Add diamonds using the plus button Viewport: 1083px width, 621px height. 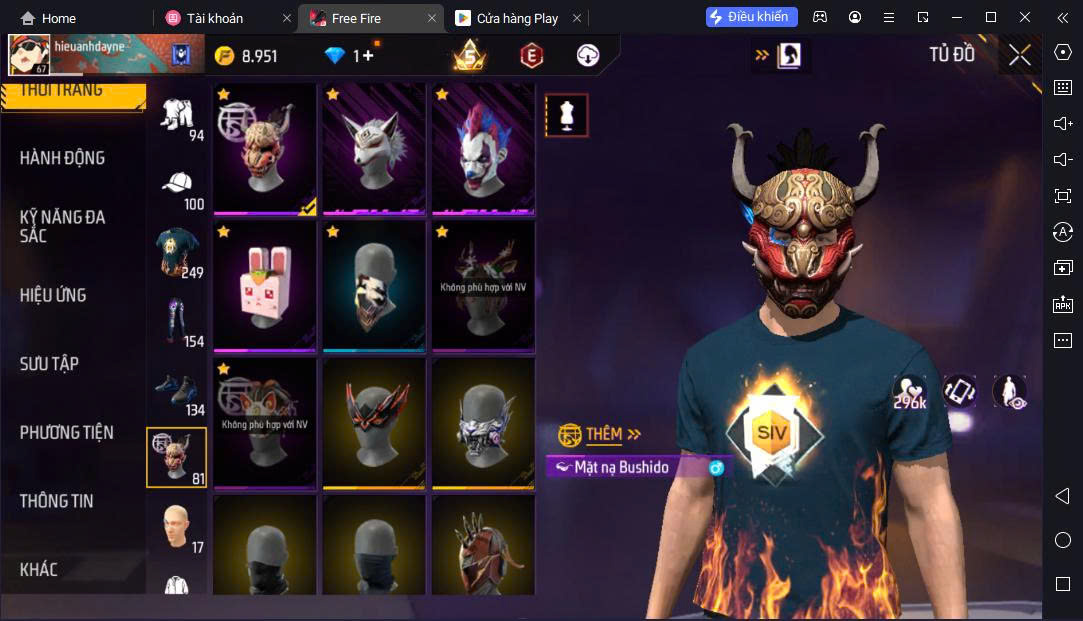[368, 56]
